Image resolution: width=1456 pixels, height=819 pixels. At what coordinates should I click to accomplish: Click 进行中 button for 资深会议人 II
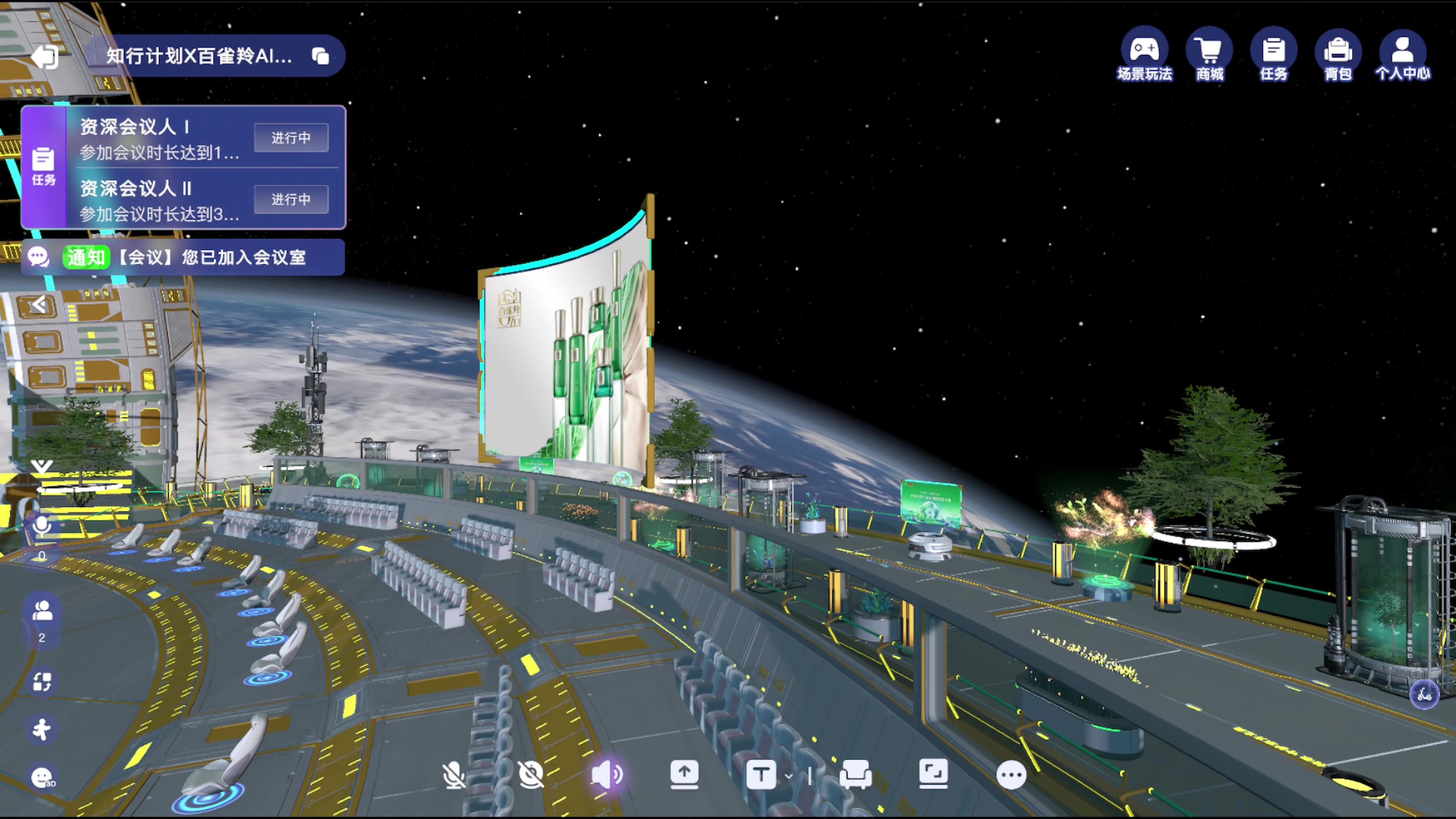click(x=291, y=199)
